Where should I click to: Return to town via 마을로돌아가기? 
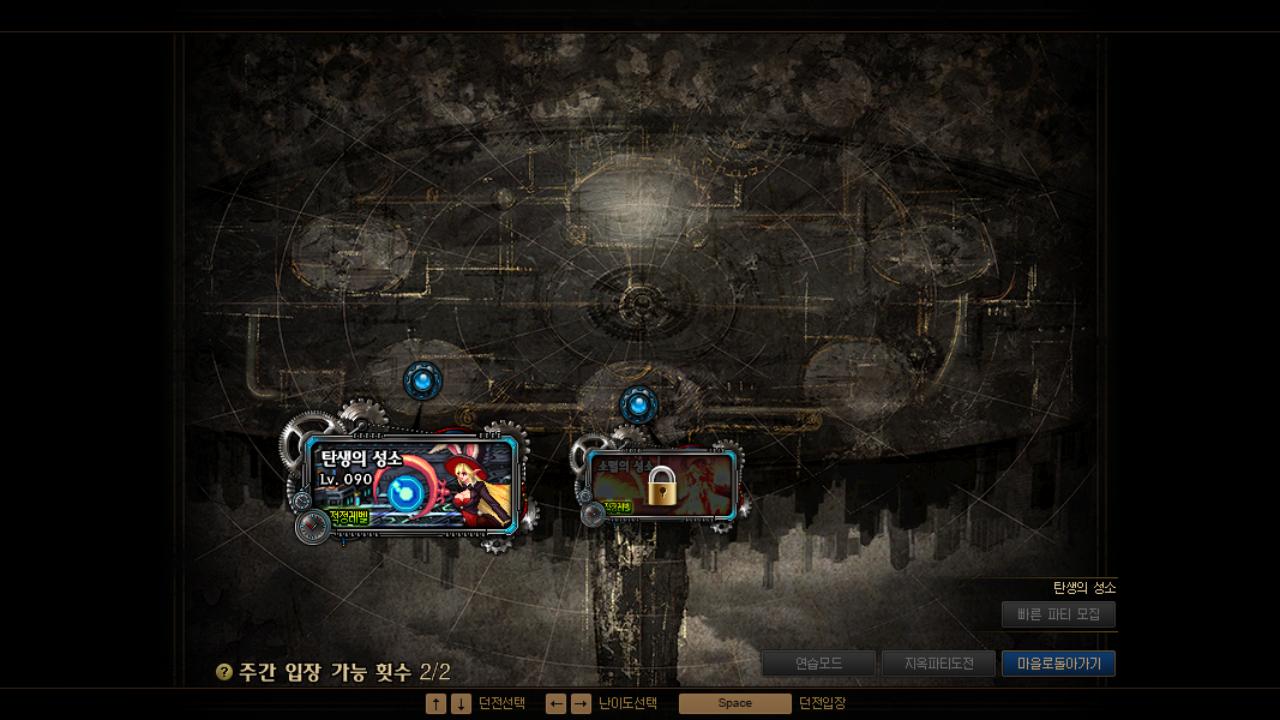tap(1057, 662)
